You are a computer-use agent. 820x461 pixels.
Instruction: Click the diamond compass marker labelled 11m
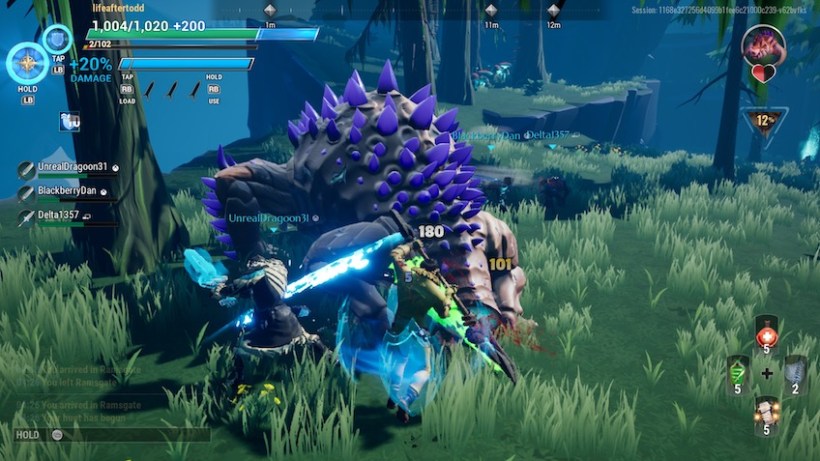[491, 10]
